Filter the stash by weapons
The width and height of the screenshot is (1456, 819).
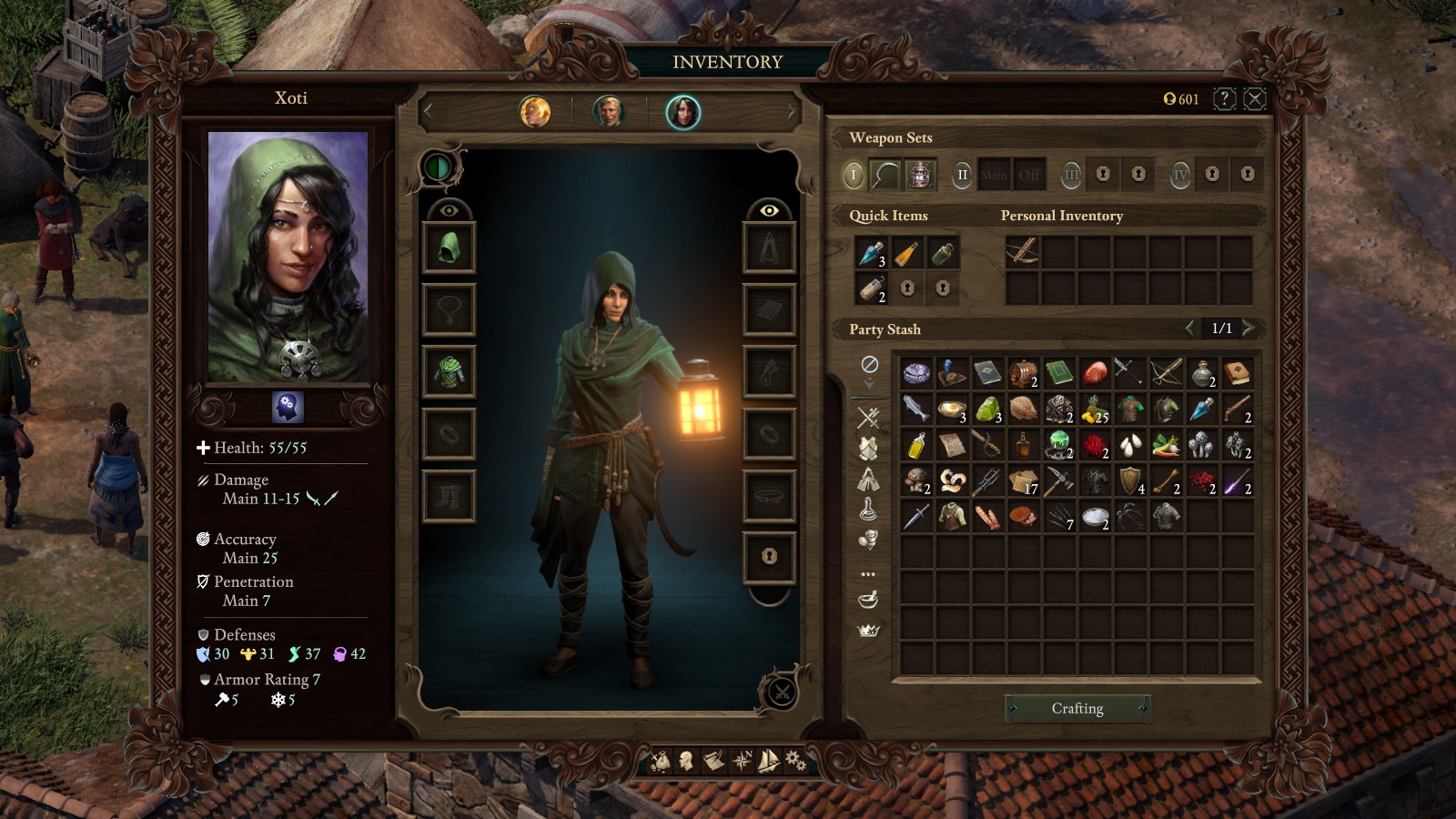tap(868, 418)
